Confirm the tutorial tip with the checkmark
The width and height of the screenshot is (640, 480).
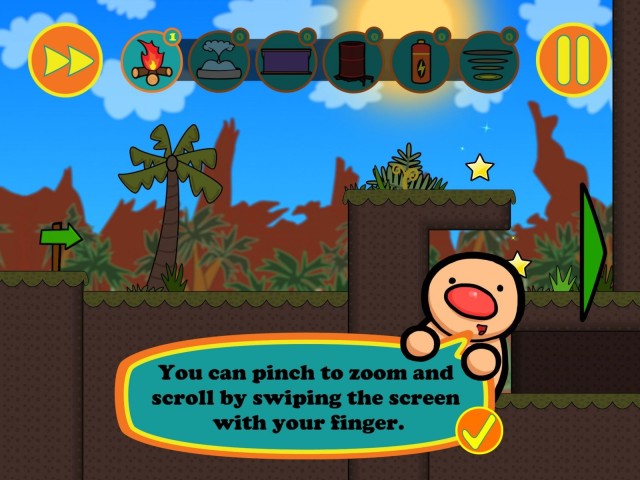[x=478, y=431]
